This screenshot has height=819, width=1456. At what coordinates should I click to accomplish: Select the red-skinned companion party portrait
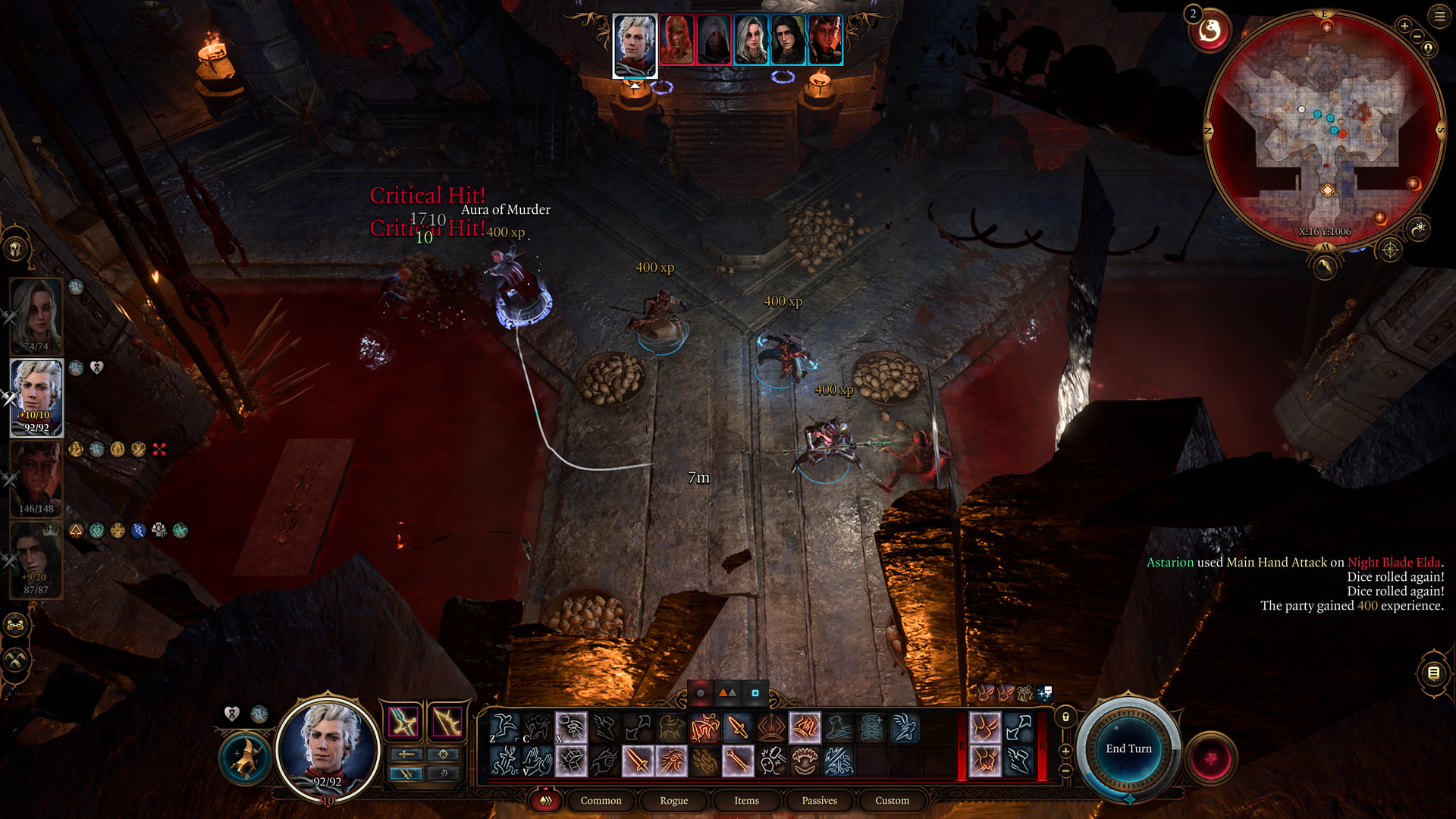(36, 478)
